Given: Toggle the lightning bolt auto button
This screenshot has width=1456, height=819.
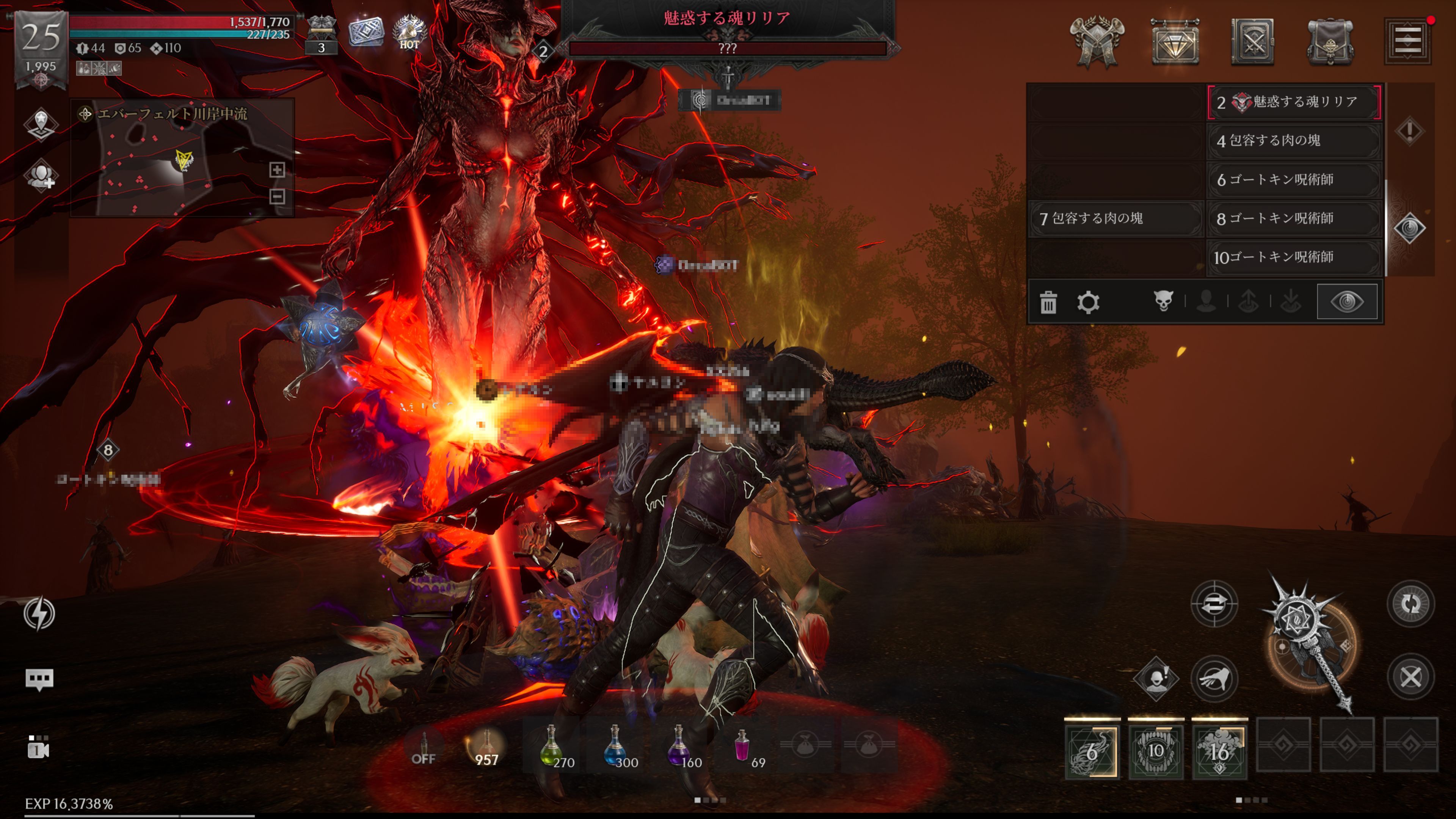Looking at the screenshot, I should tap(39, 613).
